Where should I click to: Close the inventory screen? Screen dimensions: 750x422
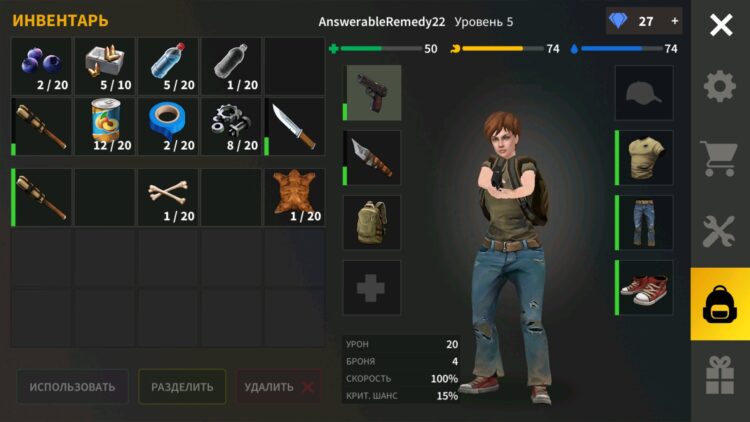(x=720, y=25)
